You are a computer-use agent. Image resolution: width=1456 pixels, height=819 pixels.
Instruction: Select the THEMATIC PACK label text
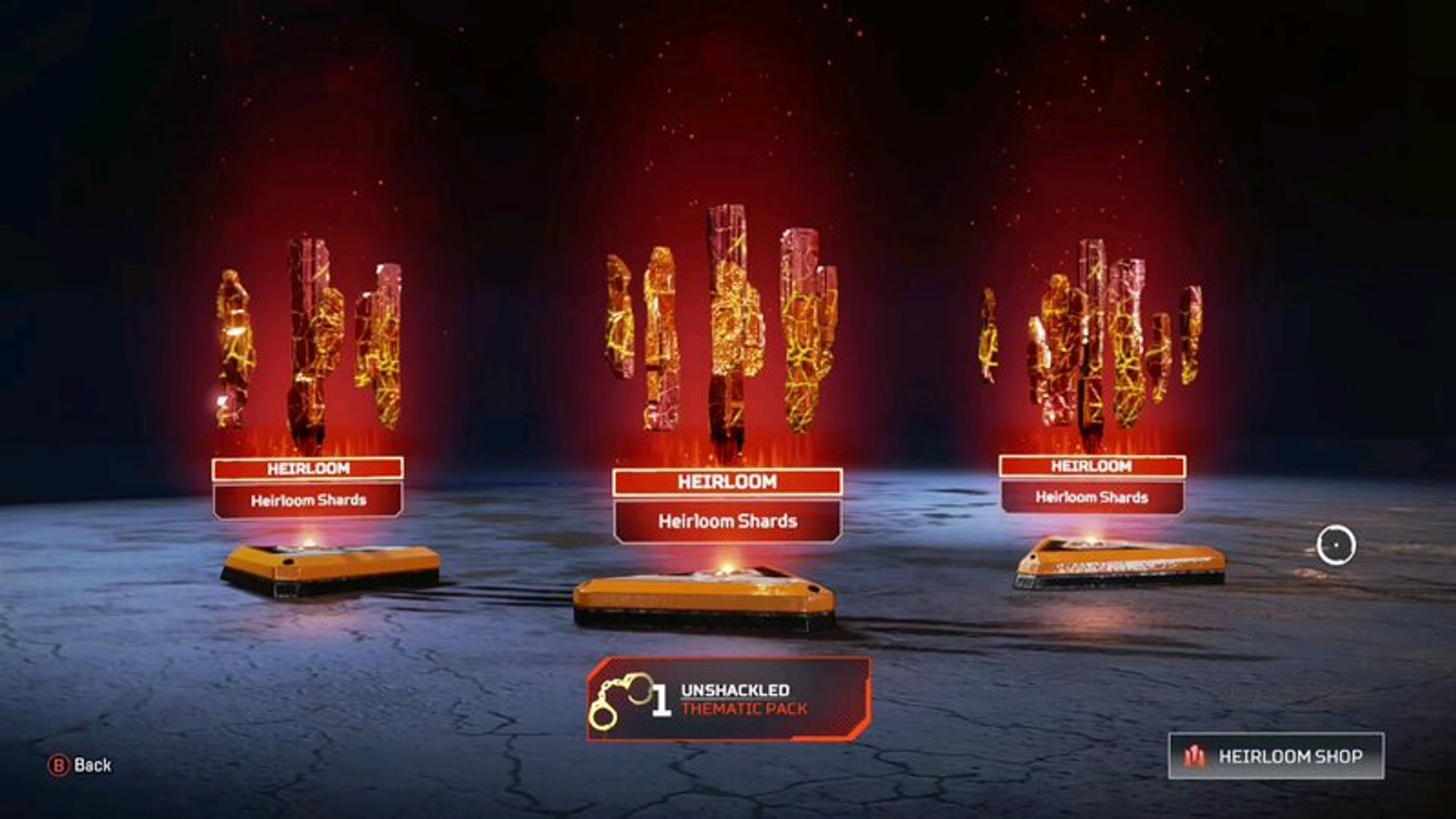tap(744, 708)
